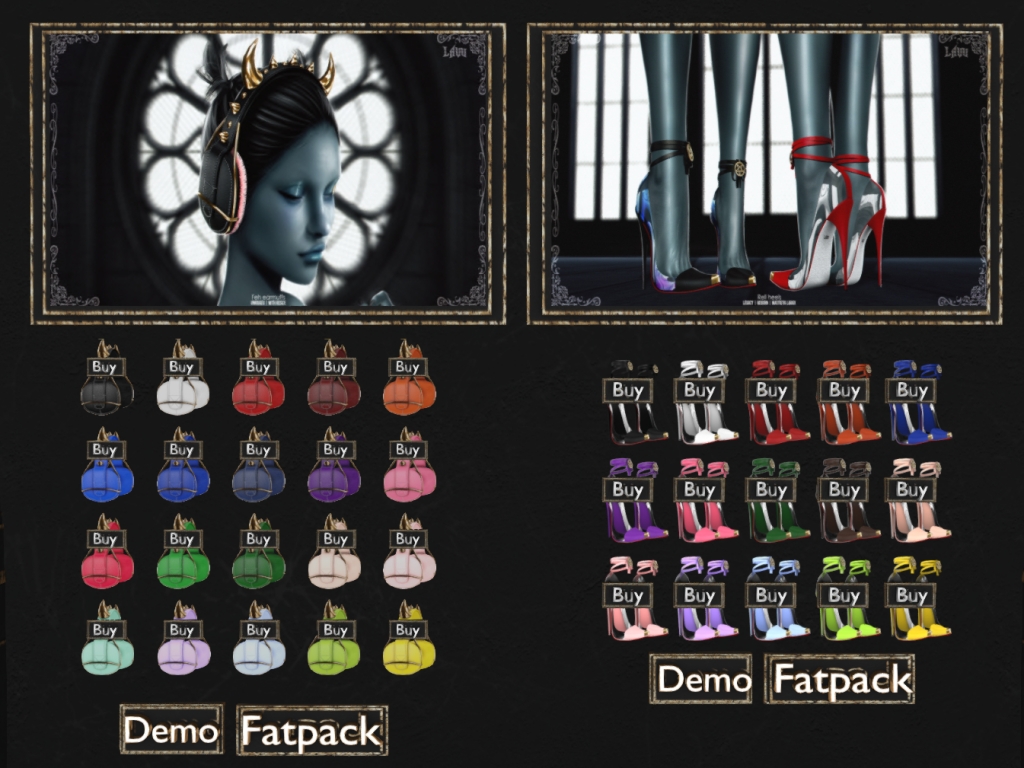This screenshot has height=768, width=1024.
Task: Open the earmuffs Demo button
Action: [170, 729]
